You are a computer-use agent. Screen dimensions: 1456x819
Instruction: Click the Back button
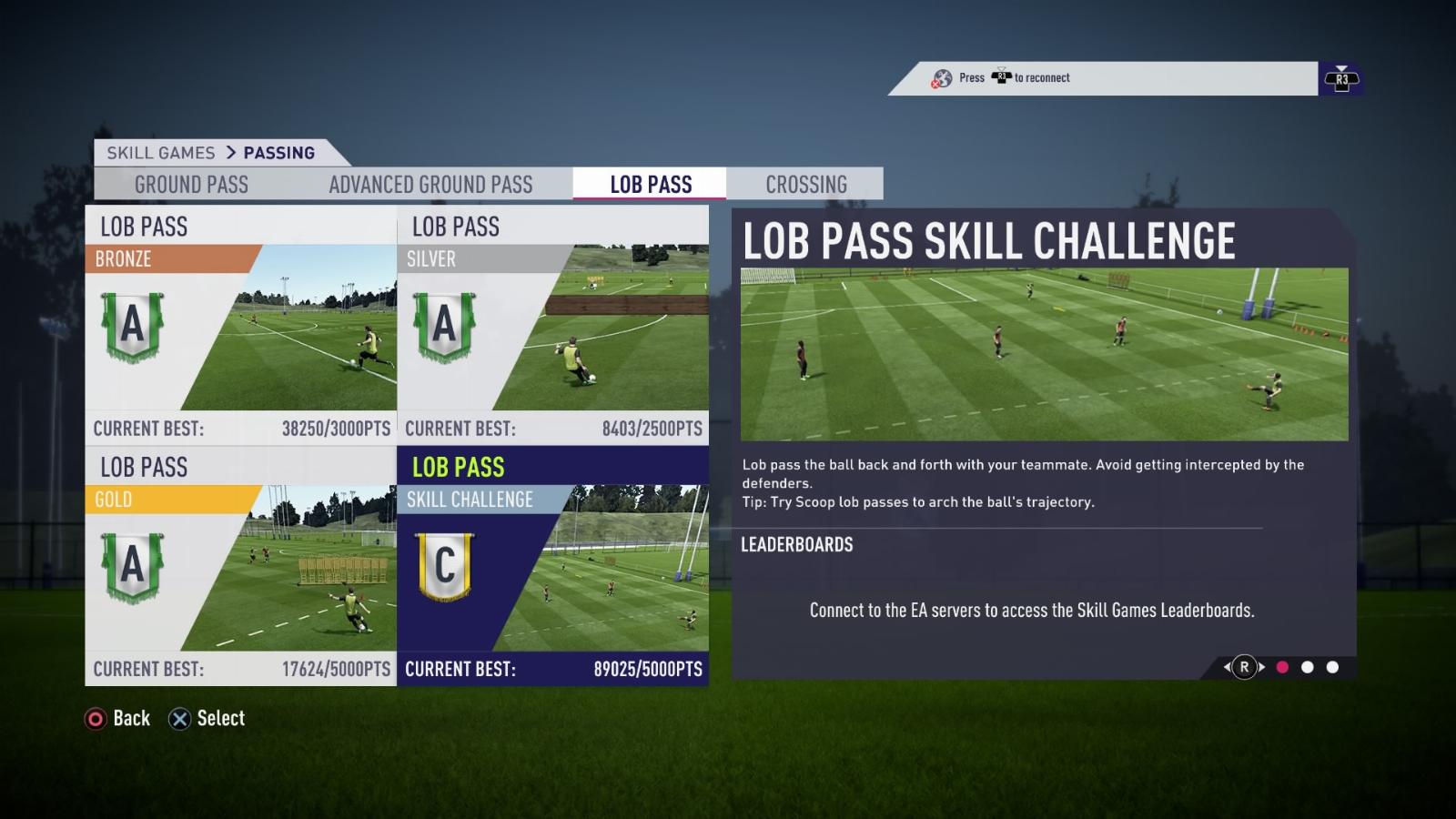click(117, 719)
